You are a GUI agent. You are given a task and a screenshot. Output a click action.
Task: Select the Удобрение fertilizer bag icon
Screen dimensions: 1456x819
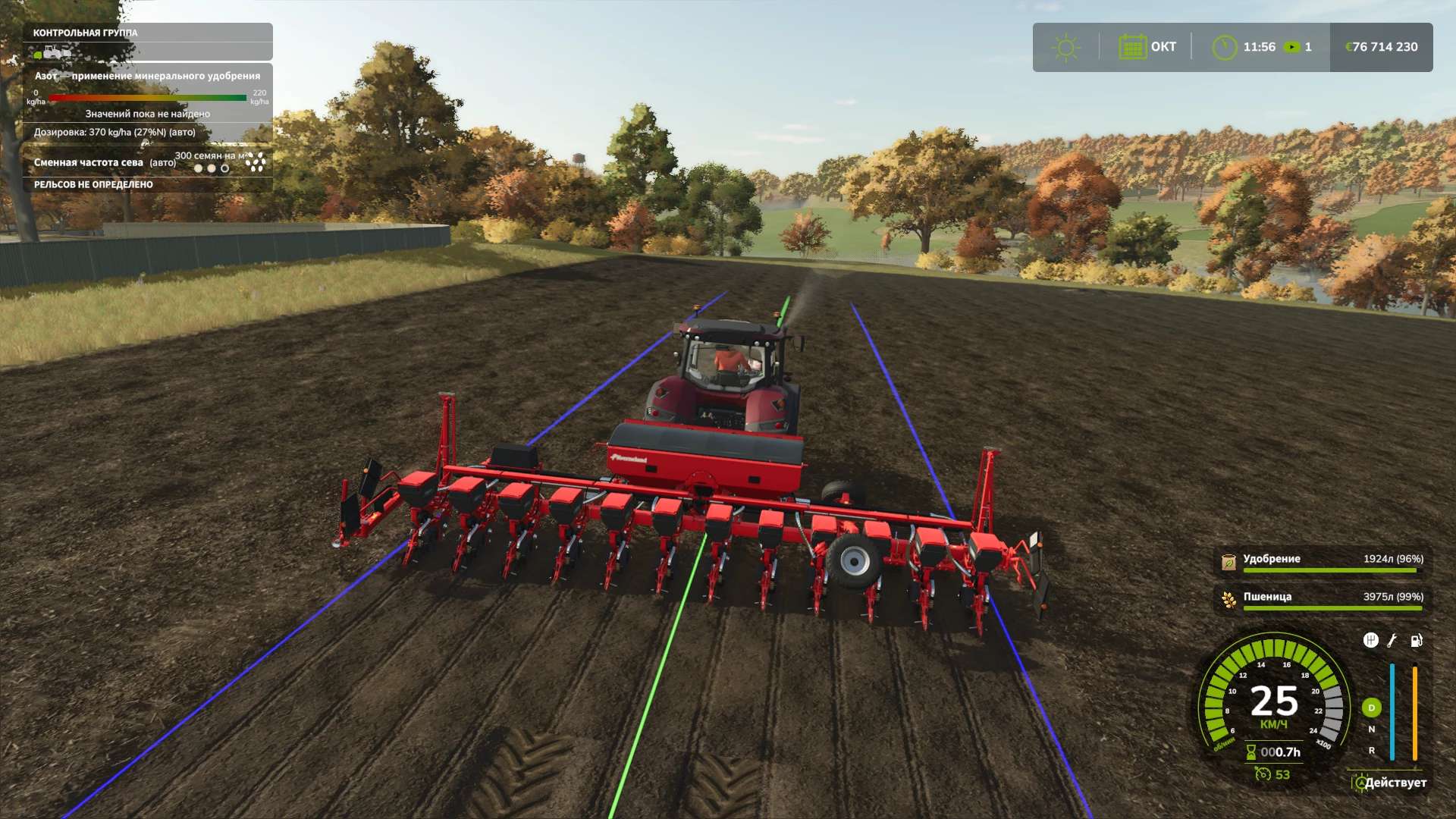[x=1228, y=561]
